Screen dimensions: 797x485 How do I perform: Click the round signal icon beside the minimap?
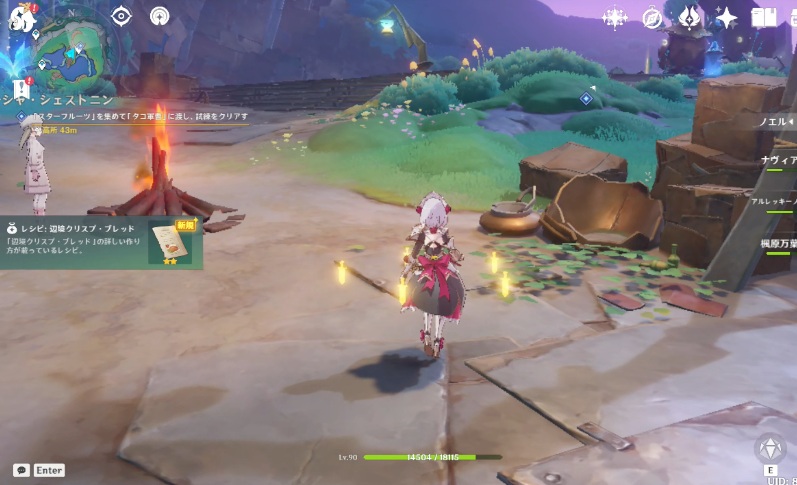click(x=160, y=16)
